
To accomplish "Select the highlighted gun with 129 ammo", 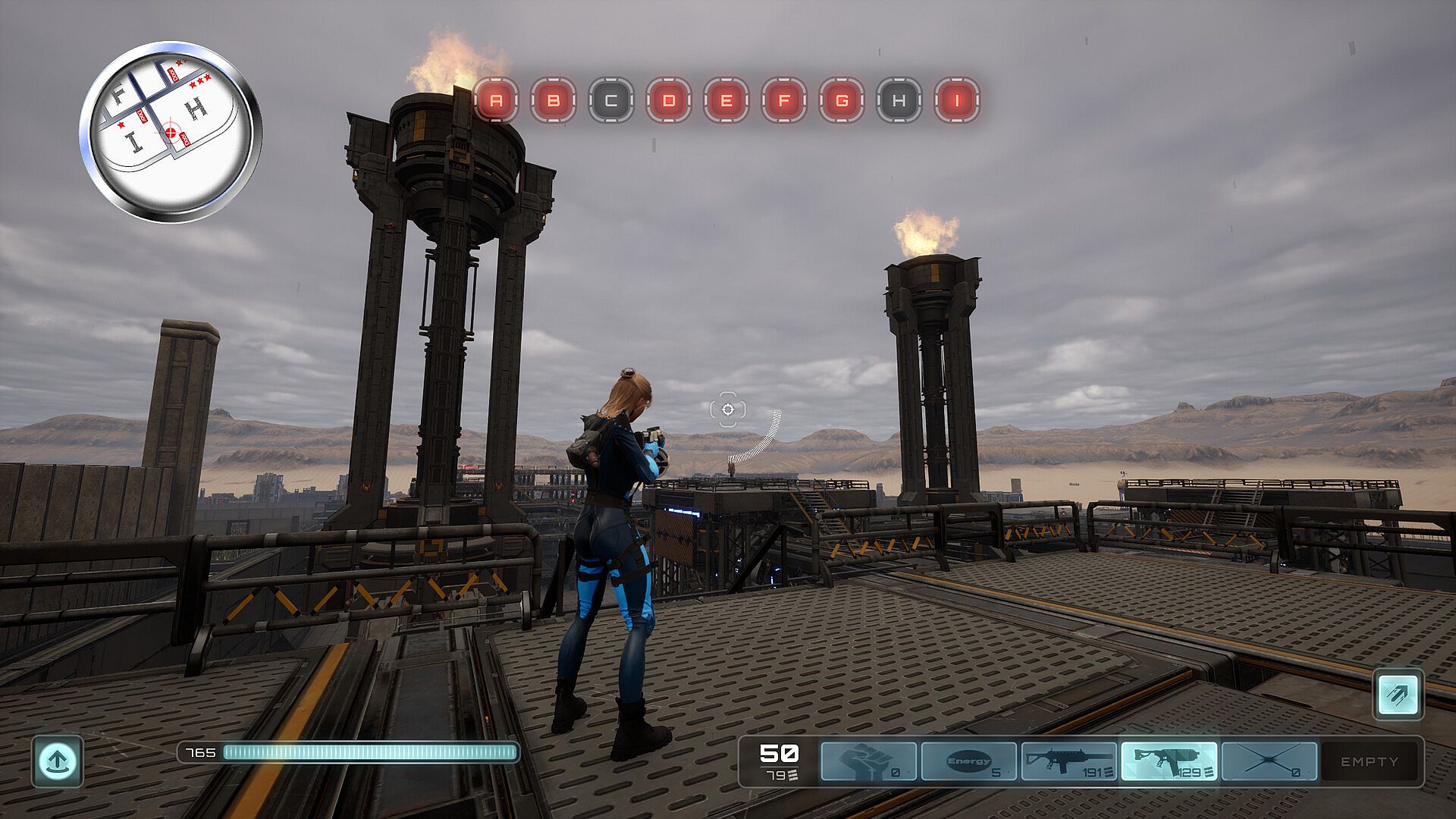I will pos(1169,761).
